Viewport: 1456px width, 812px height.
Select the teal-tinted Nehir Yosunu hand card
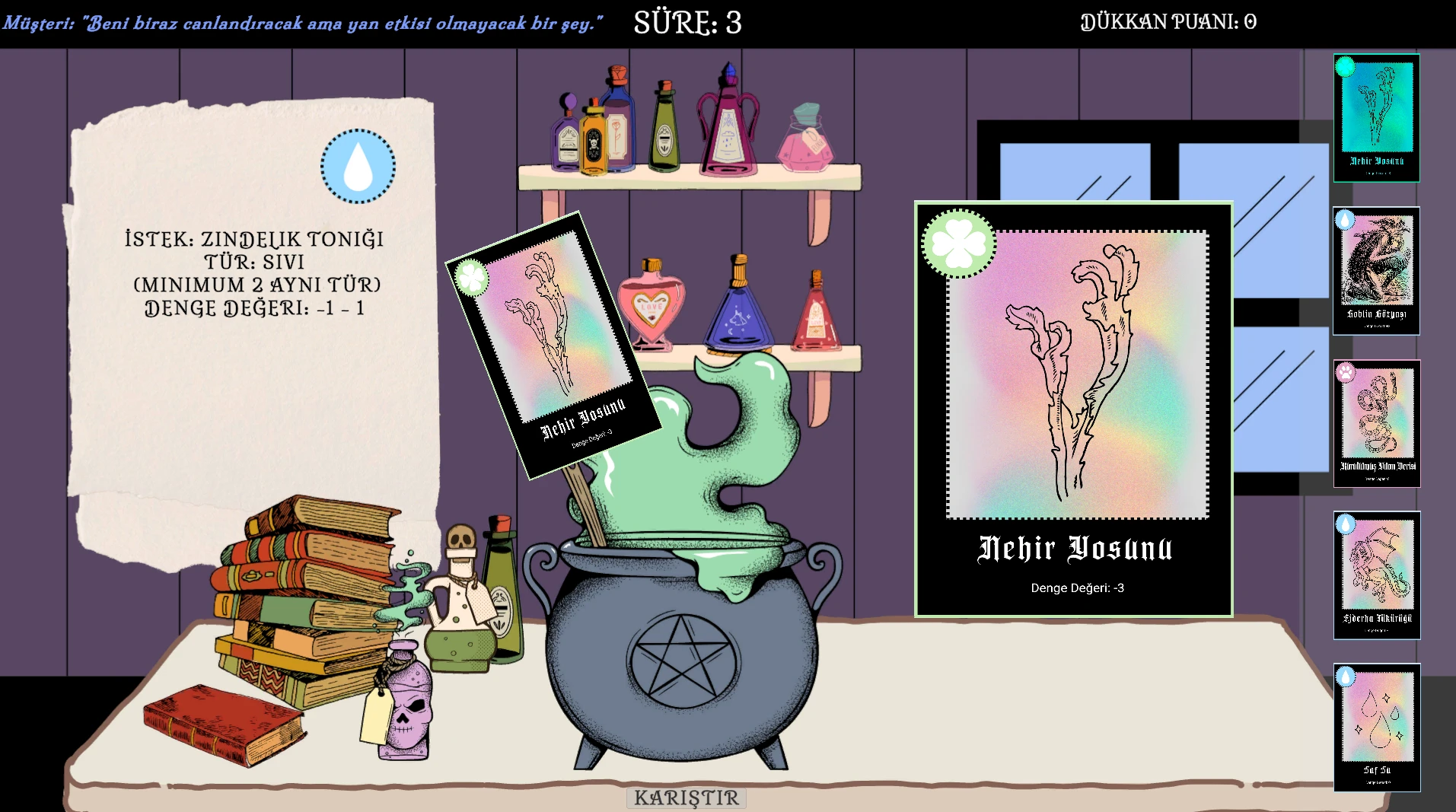(x=1376, y=118)
